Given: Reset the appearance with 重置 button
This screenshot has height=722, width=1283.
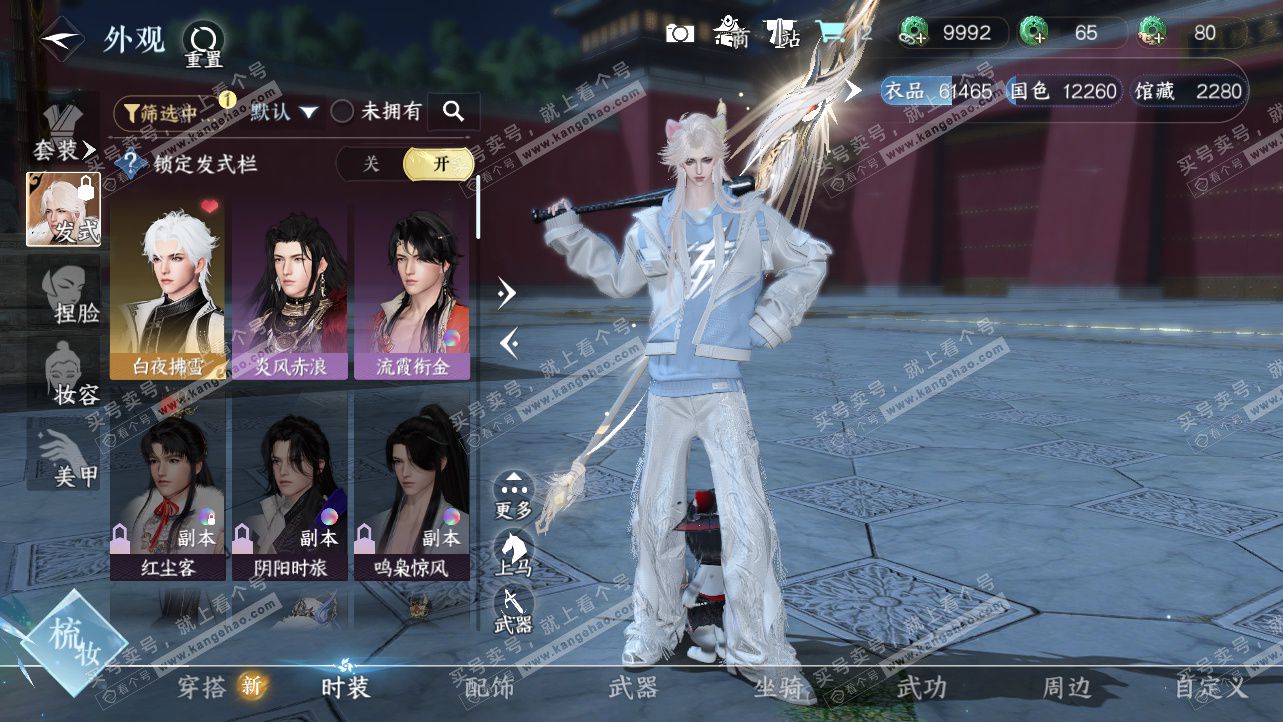Looking at the screenshot, I should (x=204, y=45).
